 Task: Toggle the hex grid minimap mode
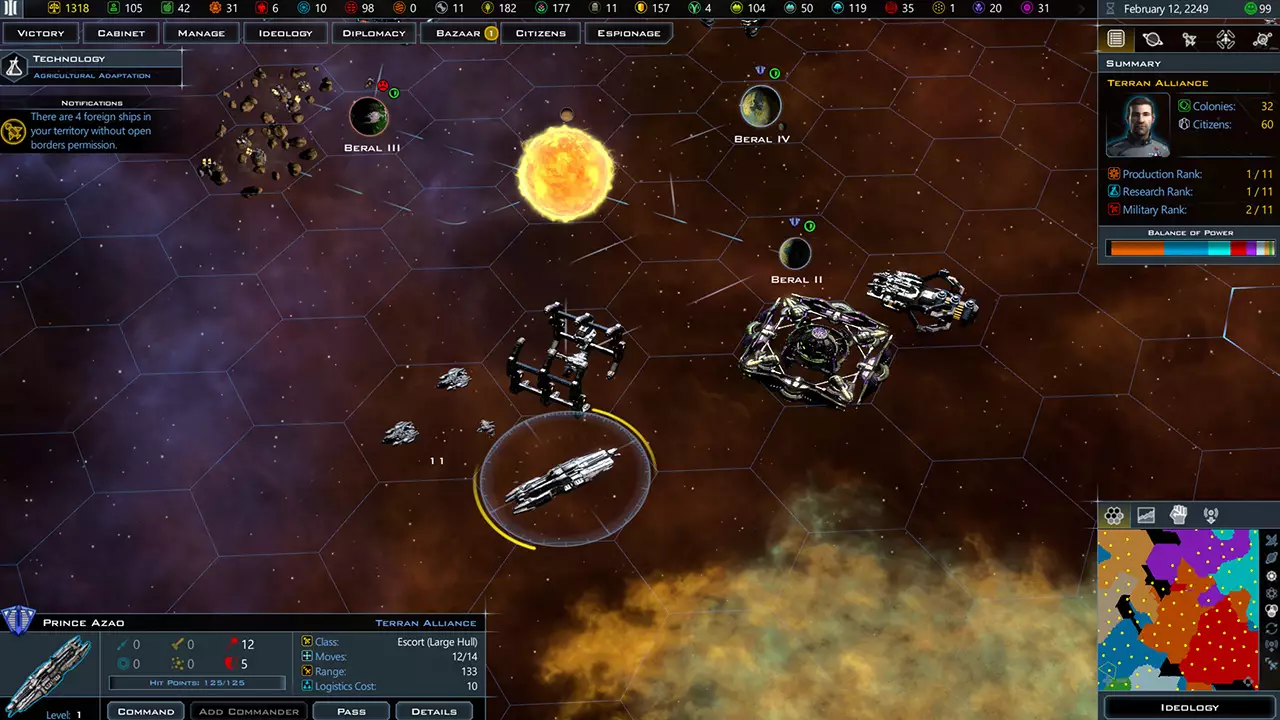1114,514
